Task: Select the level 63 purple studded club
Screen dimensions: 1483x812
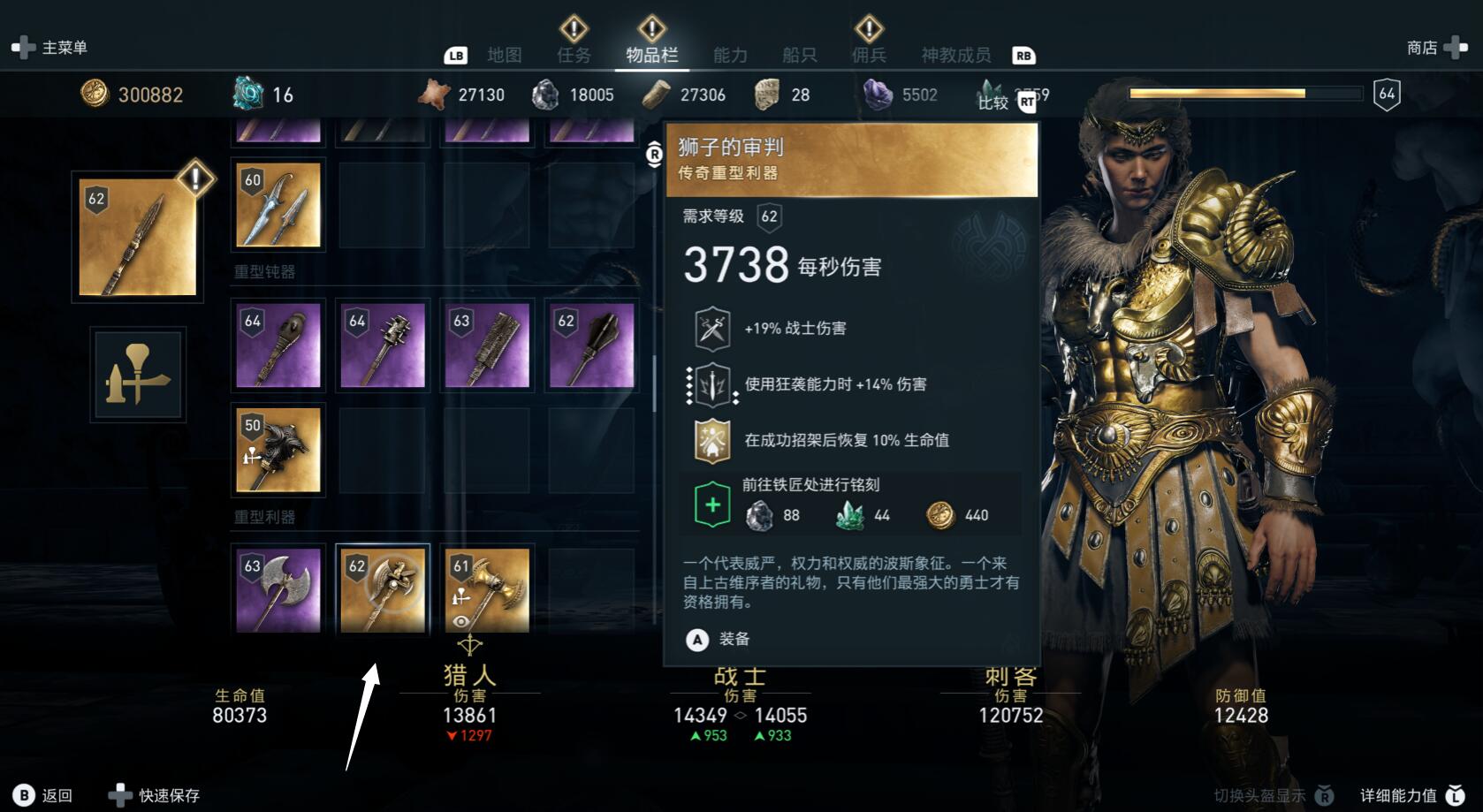Action: [x=487, y=345]
